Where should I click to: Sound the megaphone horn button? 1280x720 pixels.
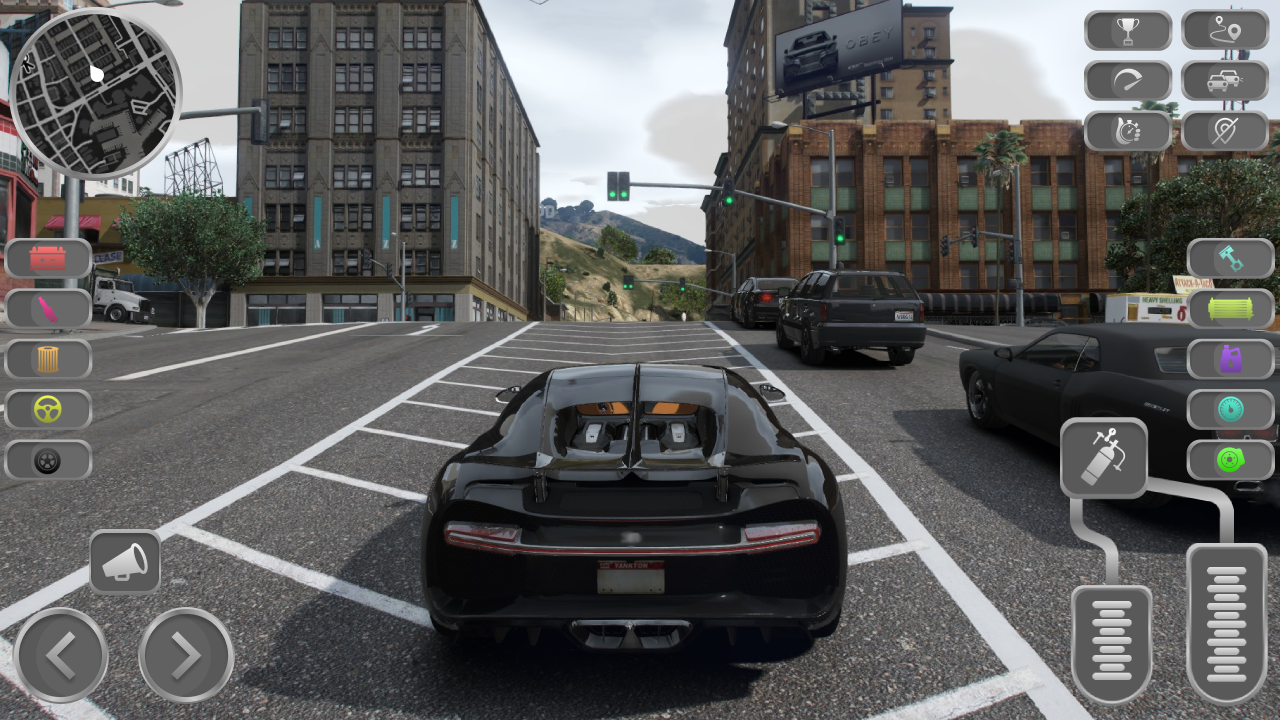125,562
